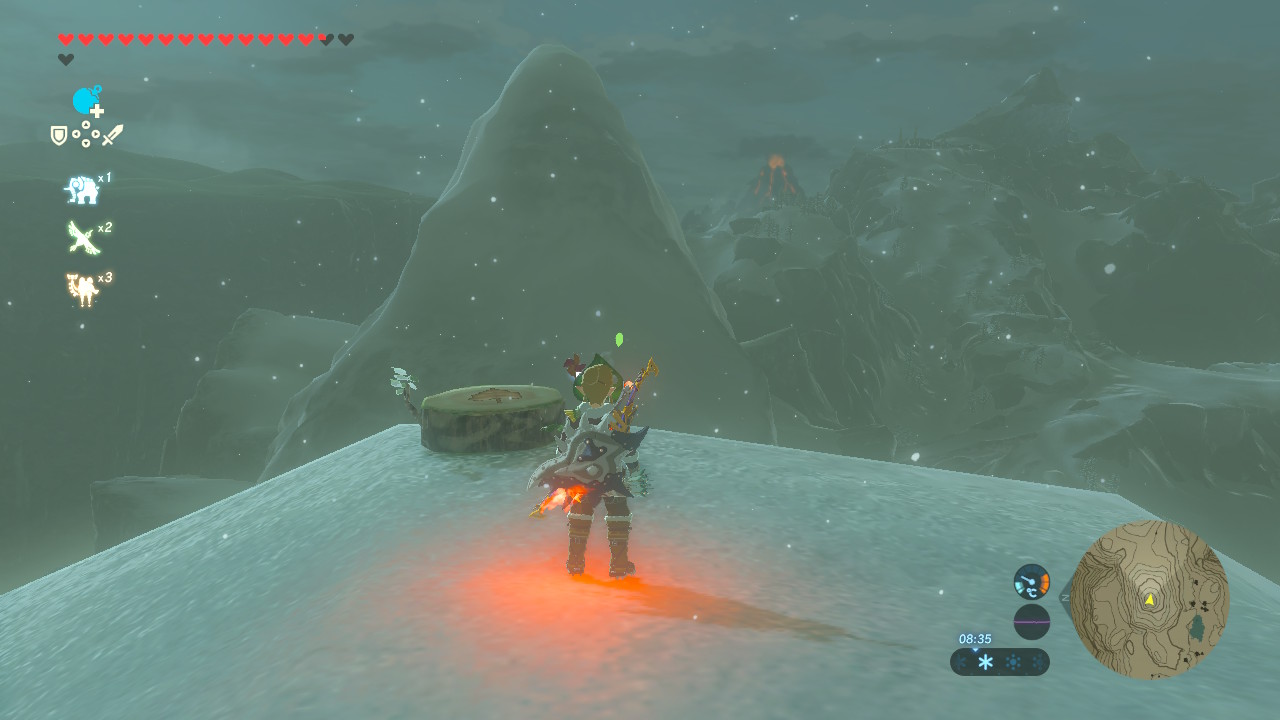Click the noise level meter
1280x720 pixels.
[x=1031, y=621]
